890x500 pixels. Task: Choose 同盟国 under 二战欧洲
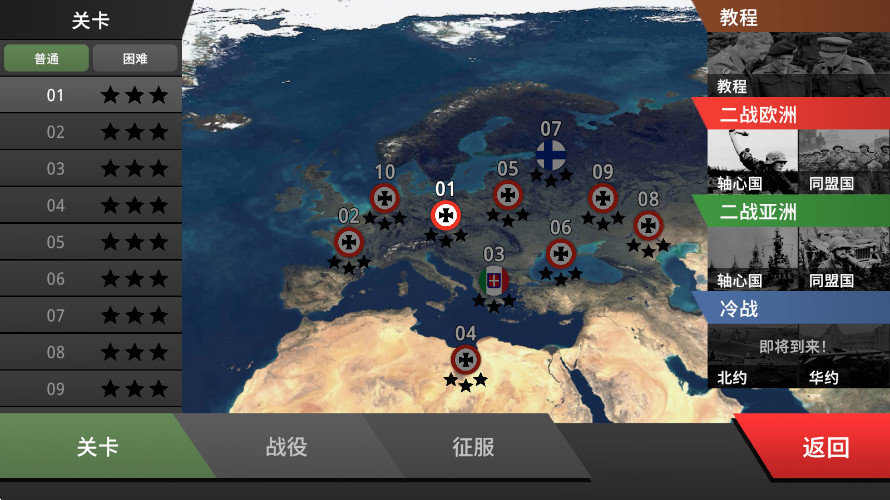843,160
